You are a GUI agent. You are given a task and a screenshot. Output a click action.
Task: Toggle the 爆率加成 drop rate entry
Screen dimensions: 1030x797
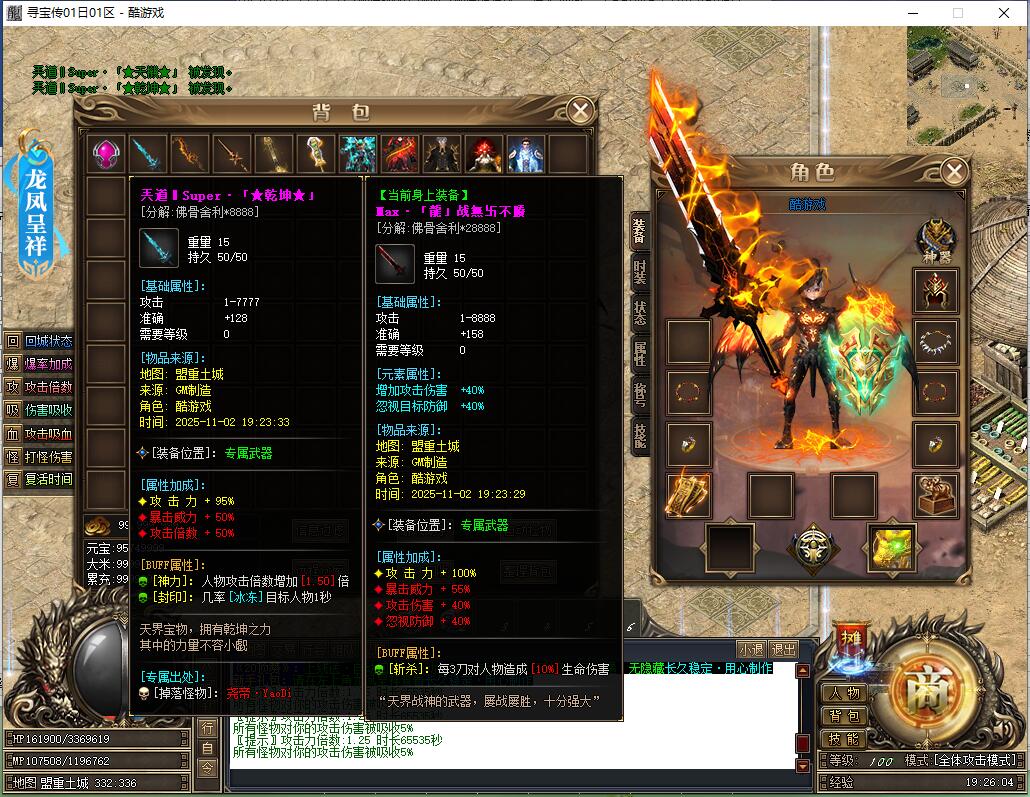[40, 364]
